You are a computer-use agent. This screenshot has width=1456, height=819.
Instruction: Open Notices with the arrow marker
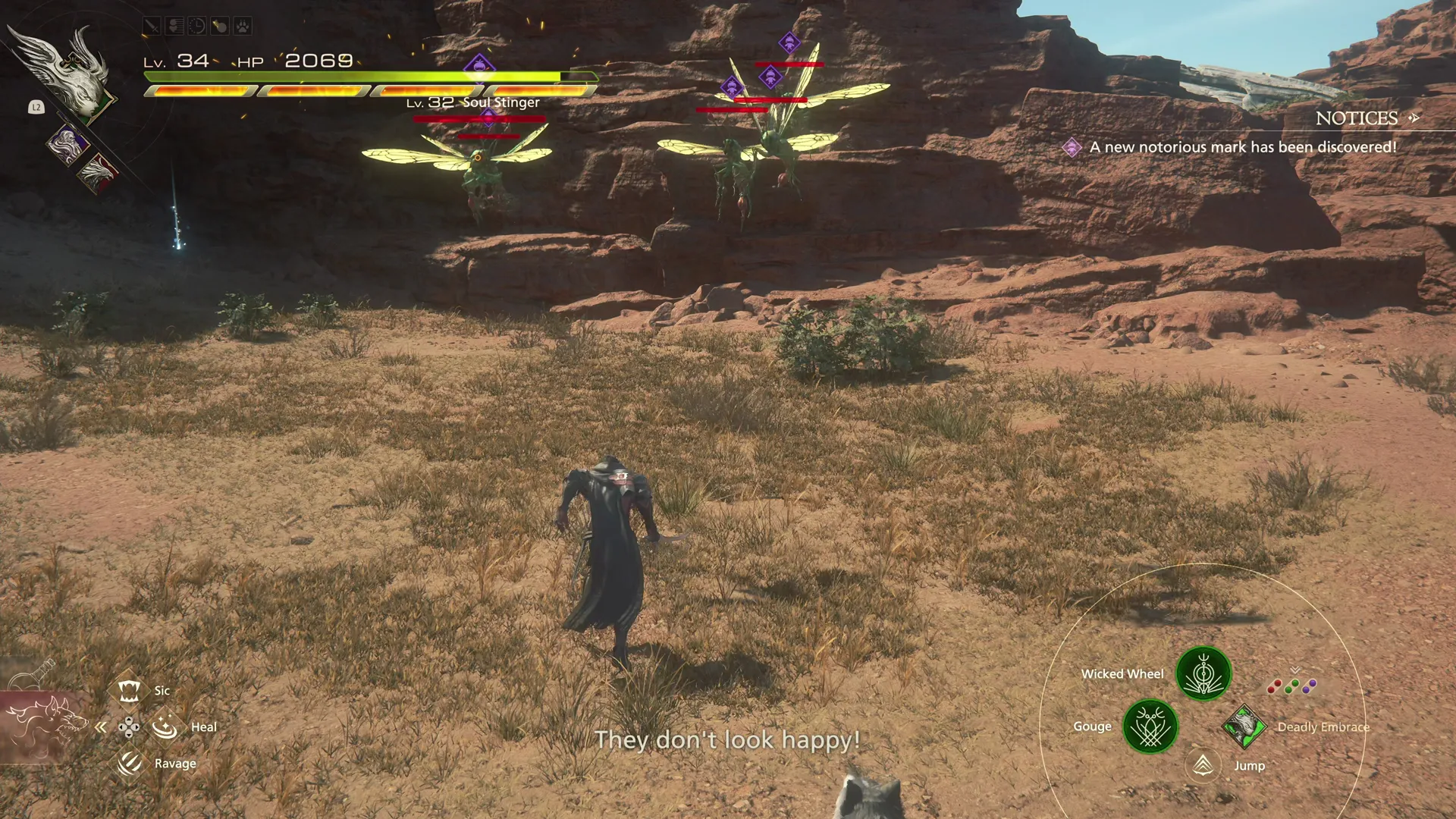(x=1414, y=118)
